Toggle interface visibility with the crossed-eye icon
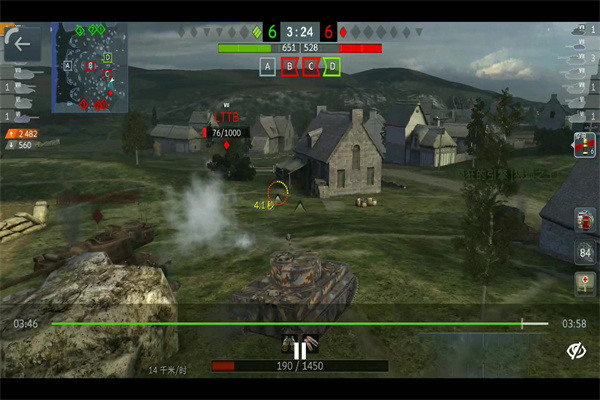This screenshot has height=400, width=600. pyautogui.click(x=575, y=350)
